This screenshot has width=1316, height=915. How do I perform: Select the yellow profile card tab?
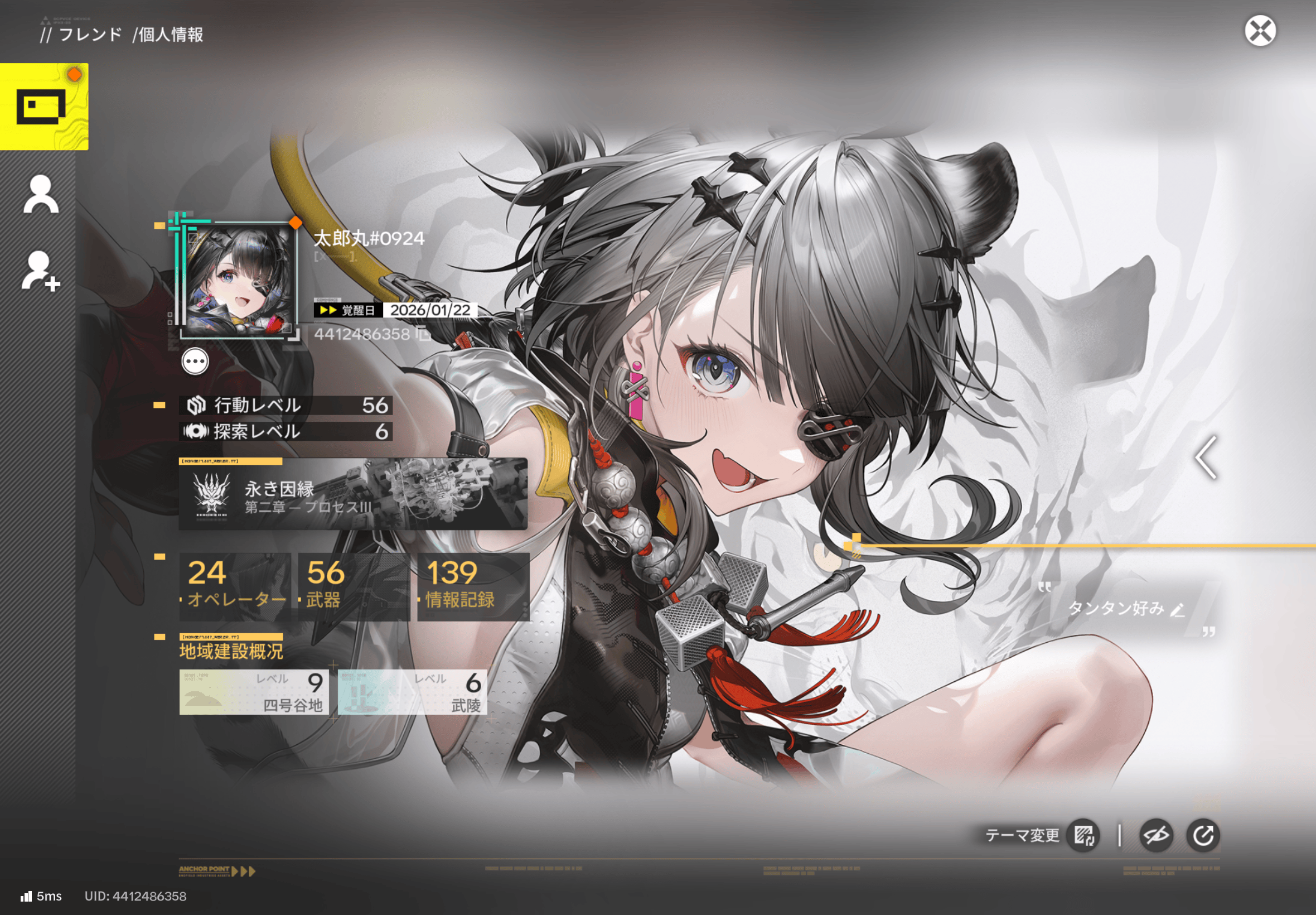pos(44,107)
